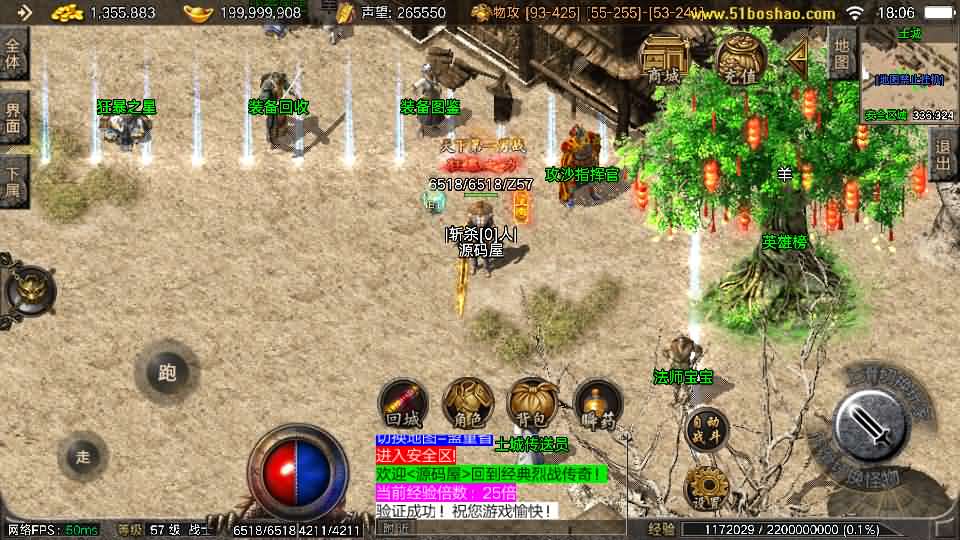Open the 背包 backpack
Viewport: 960px width, 540px height.
click(532, 404)
